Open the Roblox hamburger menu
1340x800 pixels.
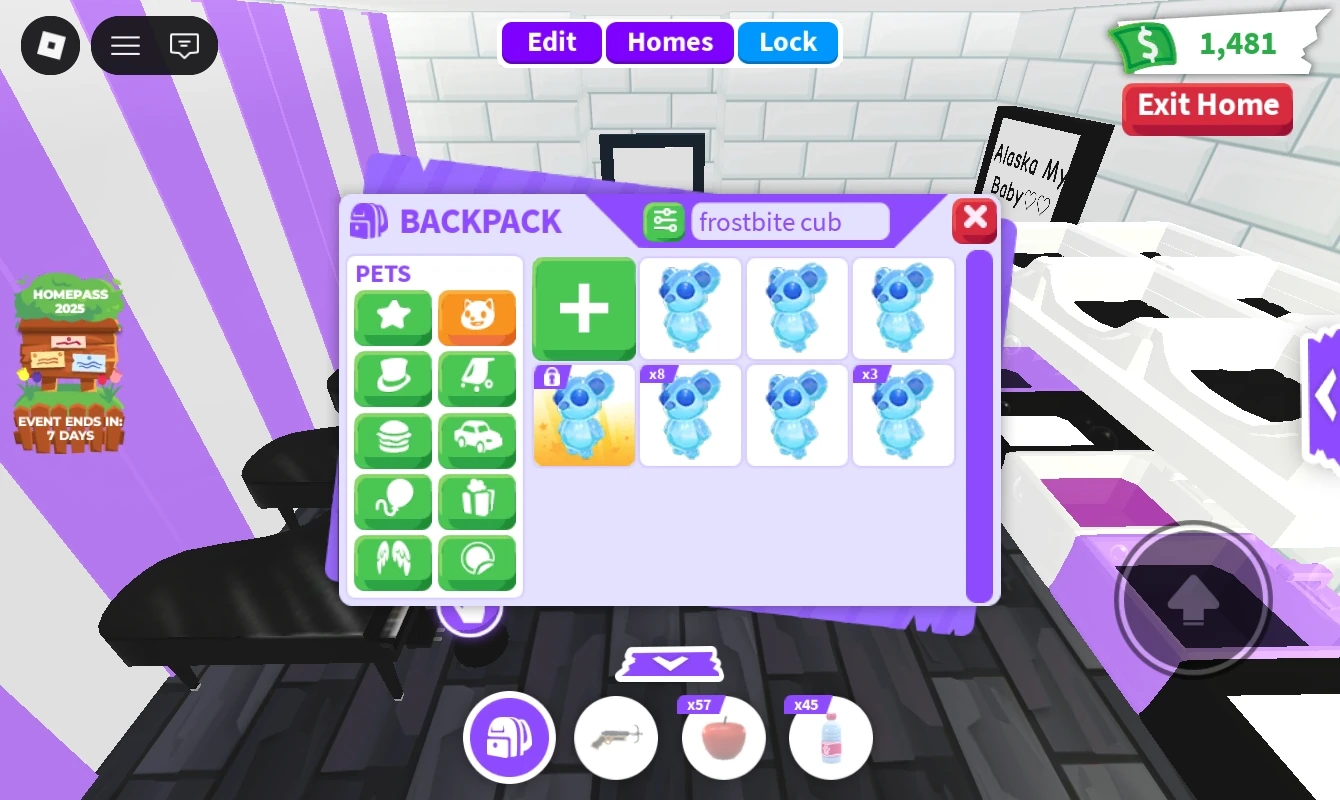click(124, 45)
